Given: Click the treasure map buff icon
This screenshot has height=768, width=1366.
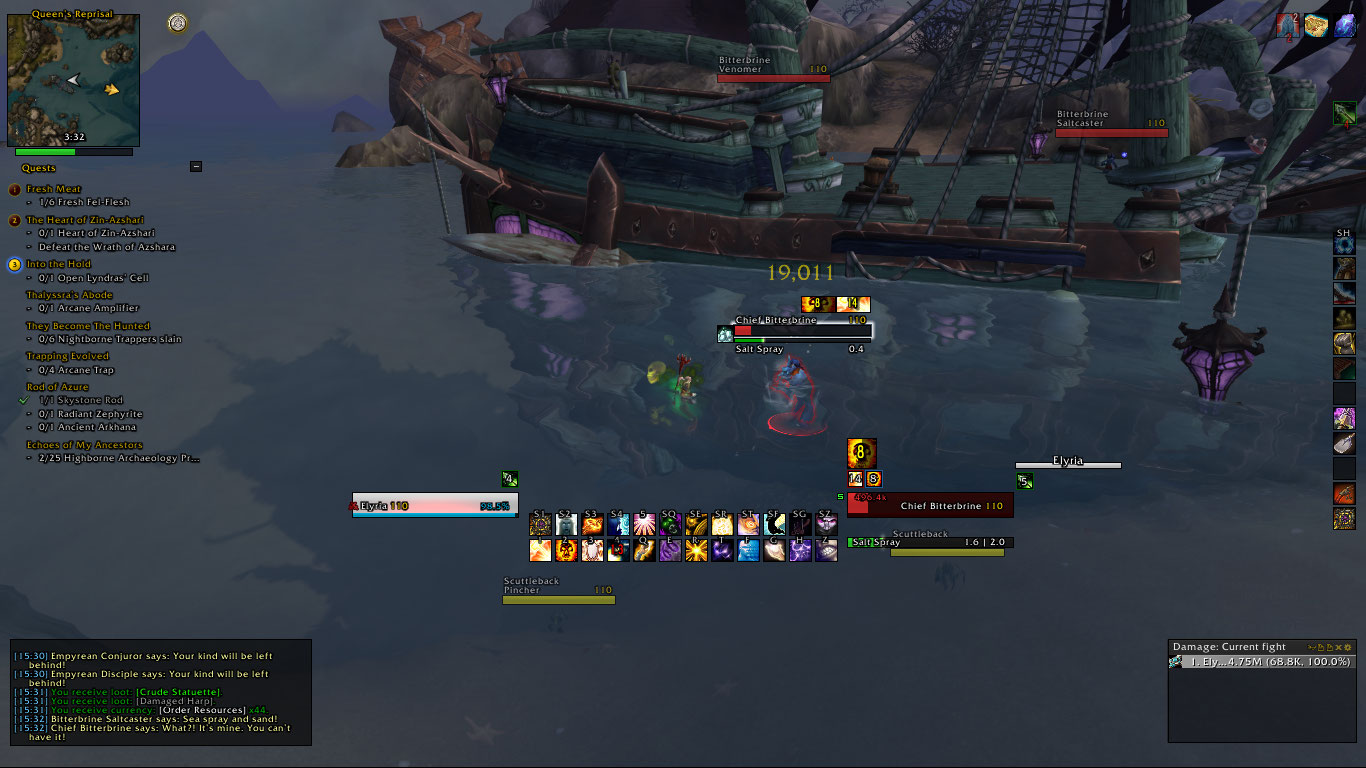Looking at the screenshot, I should tap(1315, 27).
